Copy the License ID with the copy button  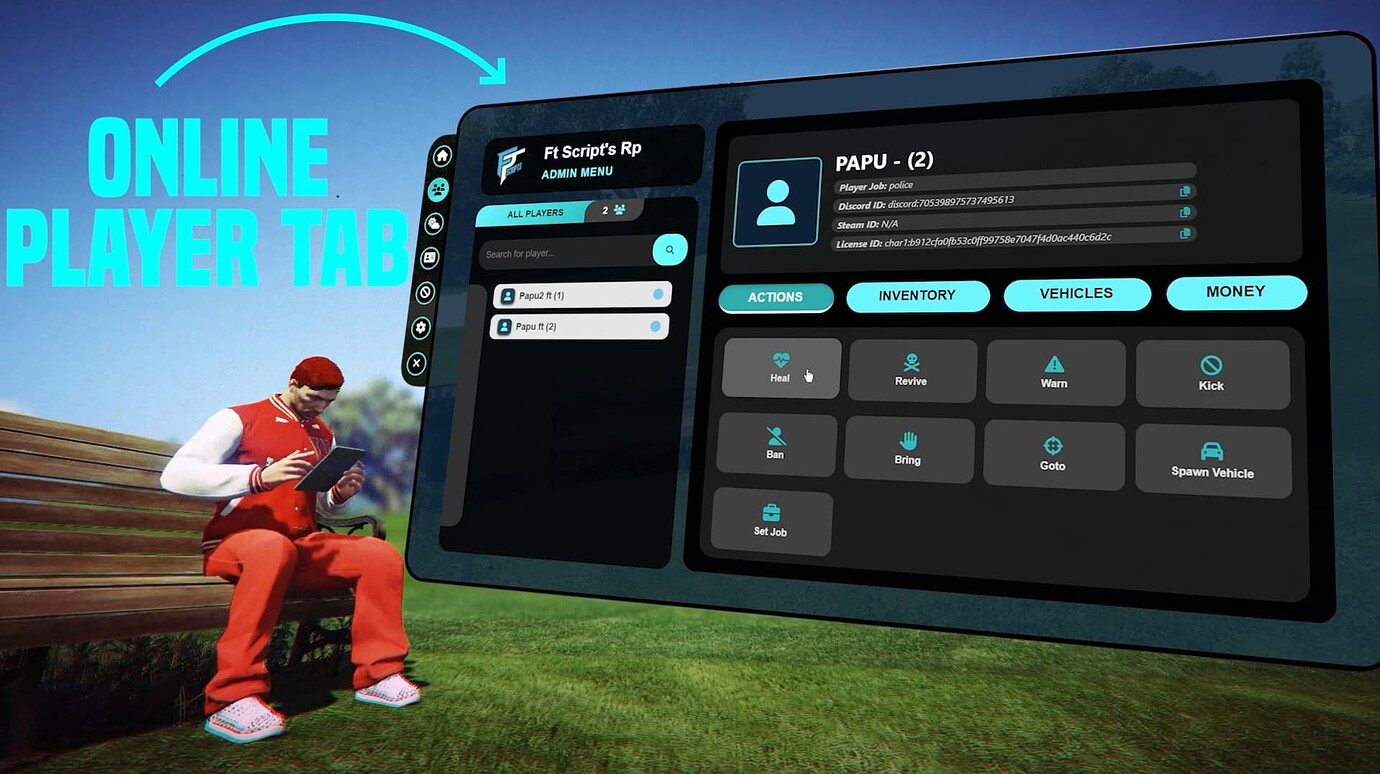(x=1185, y=233)
